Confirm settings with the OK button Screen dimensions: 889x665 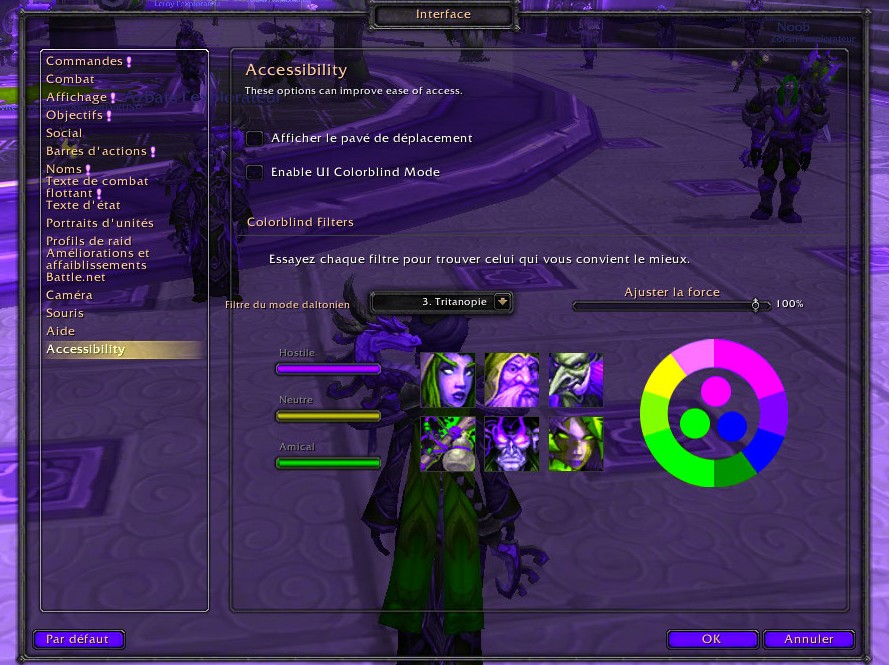pyautogui.click(x=711, y=639)
